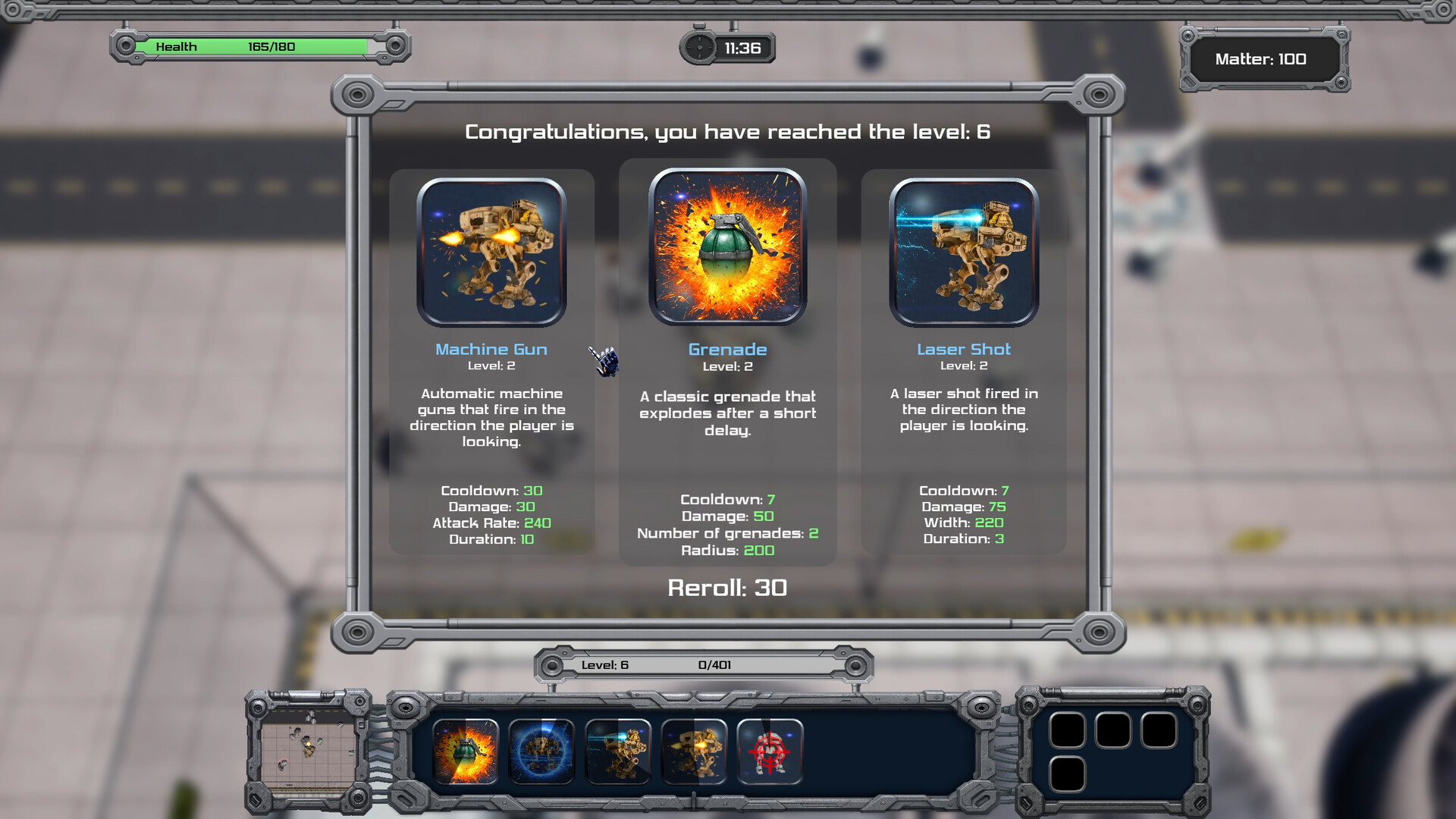Click the Grenade card title text
1456x819 pixels.
pos(727,349)
